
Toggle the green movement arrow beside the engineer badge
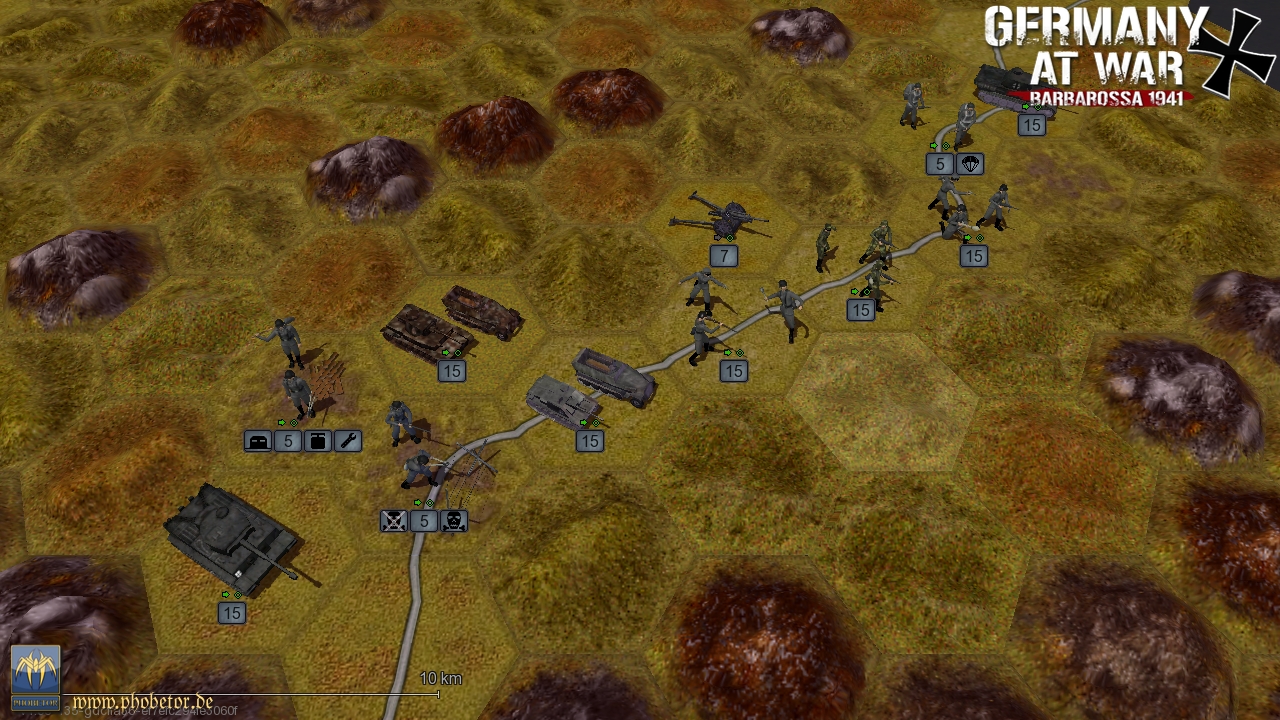point(417,503)
